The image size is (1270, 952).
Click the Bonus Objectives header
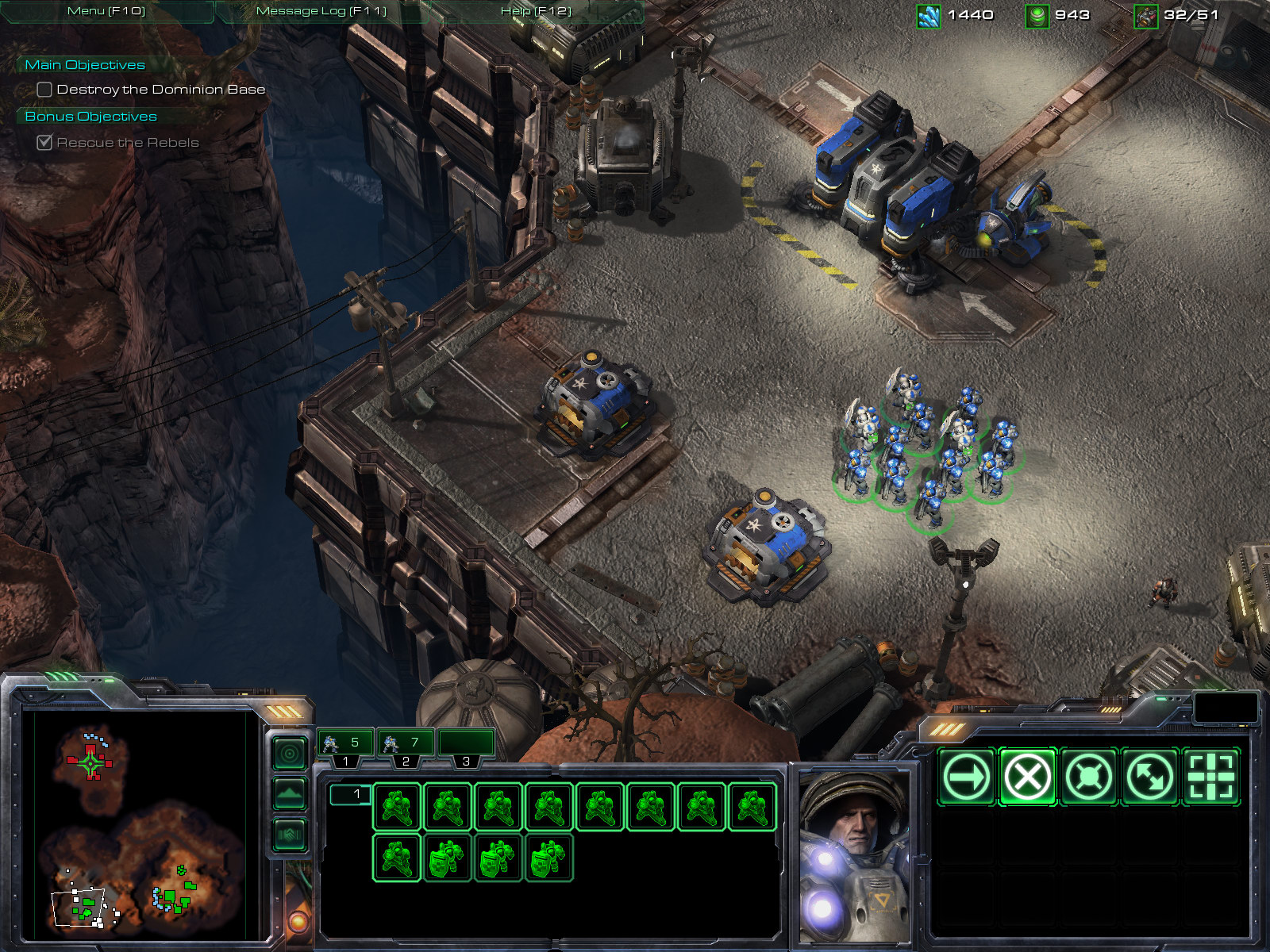coord(90,117)
